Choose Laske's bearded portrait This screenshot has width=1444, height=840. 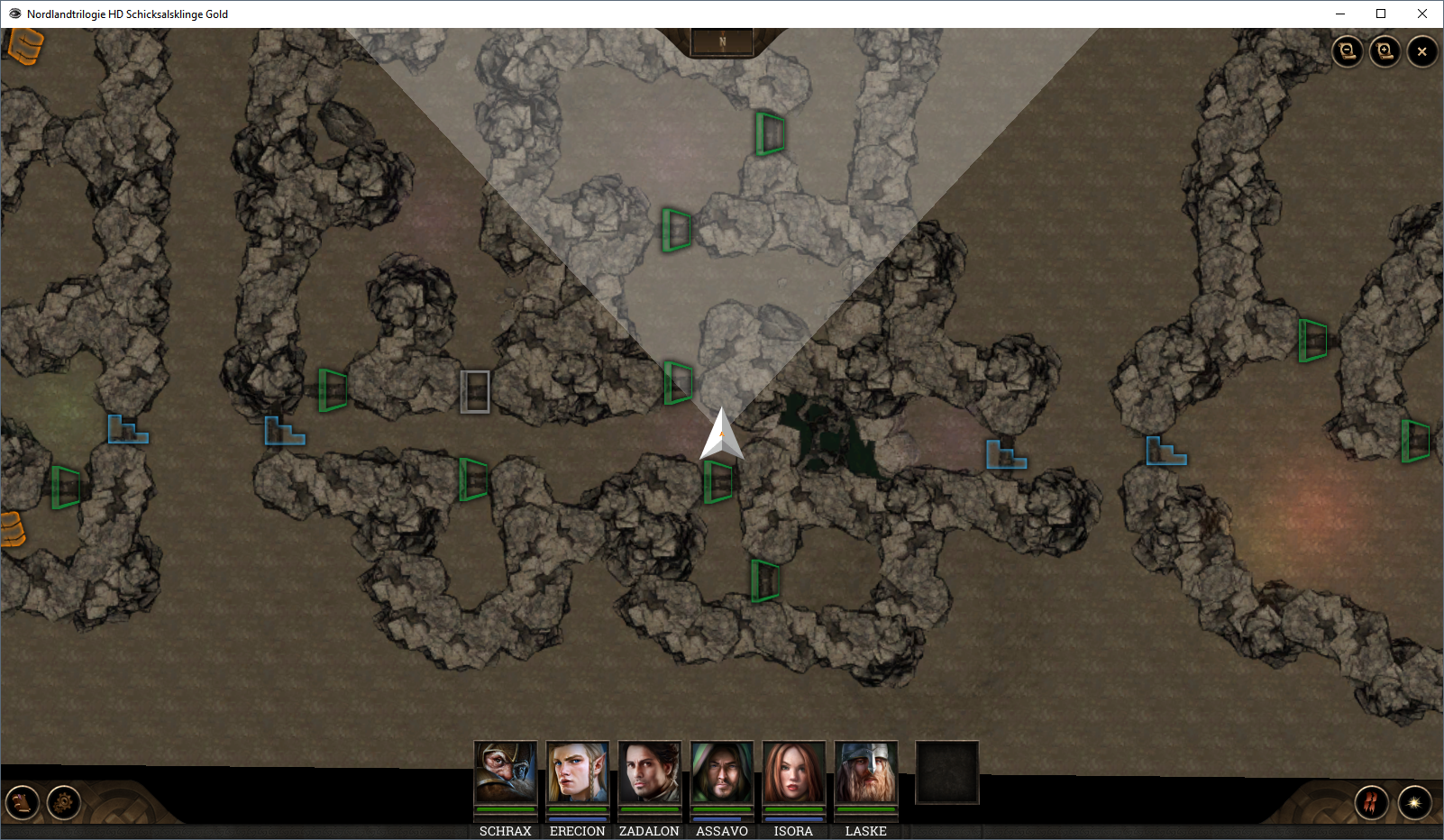(866, 773)
